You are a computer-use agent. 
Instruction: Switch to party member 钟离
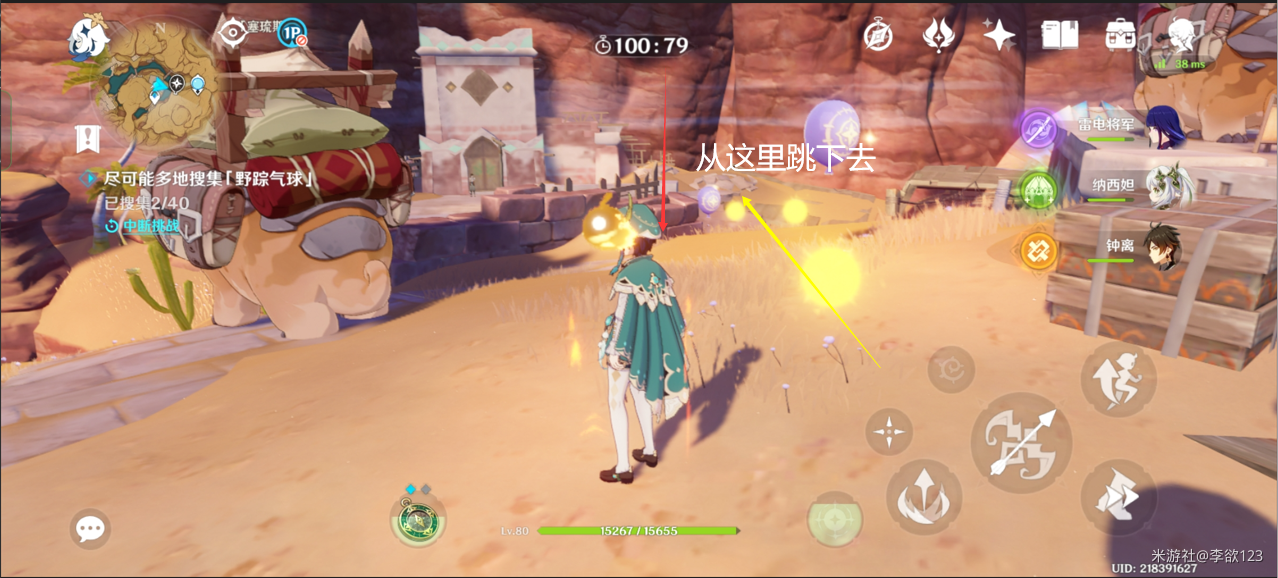click(1163, 246)
